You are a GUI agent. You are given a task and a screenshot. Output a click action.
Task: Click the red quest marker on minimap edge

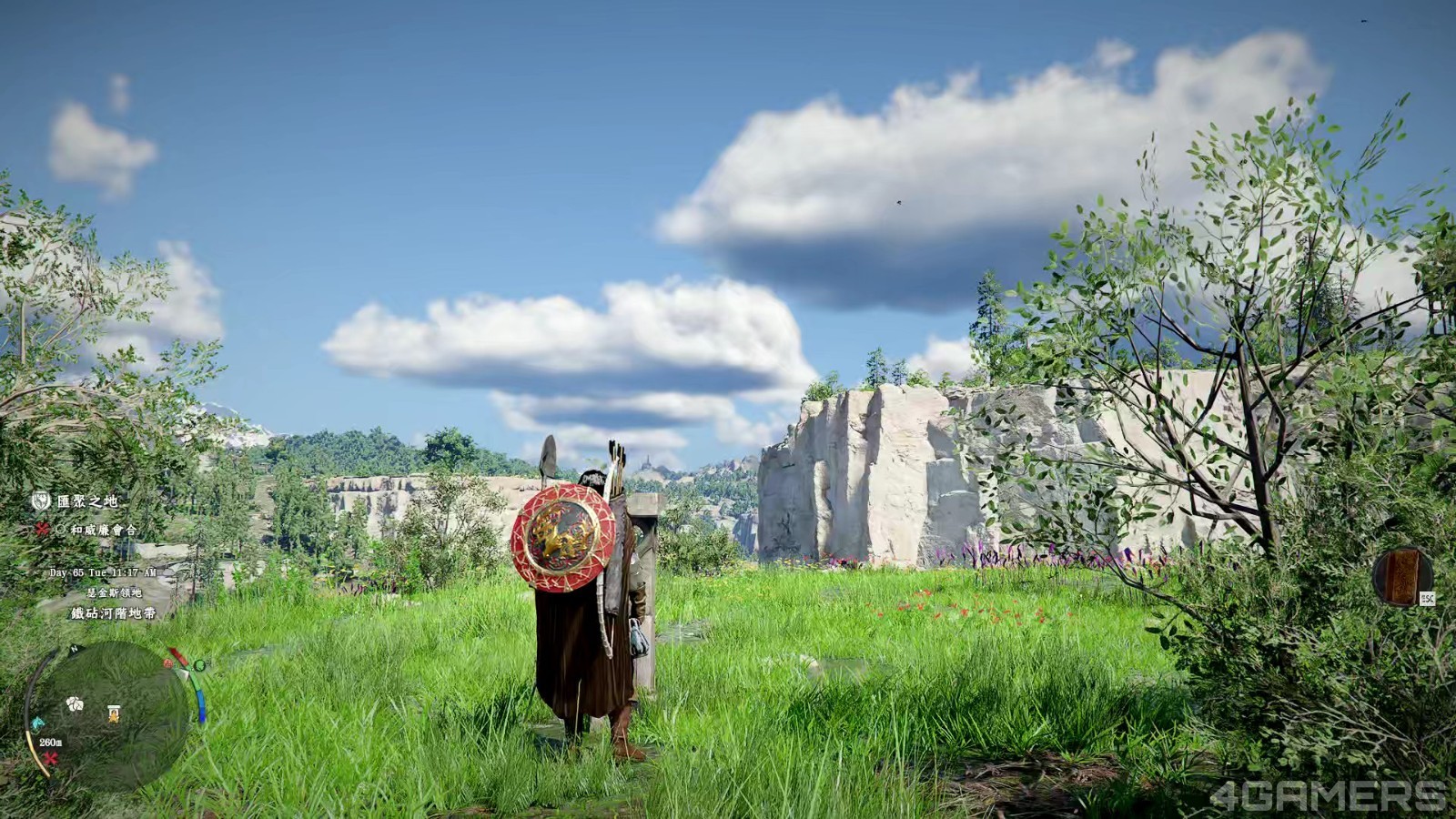pyautogui.click(x=51, y=758)
